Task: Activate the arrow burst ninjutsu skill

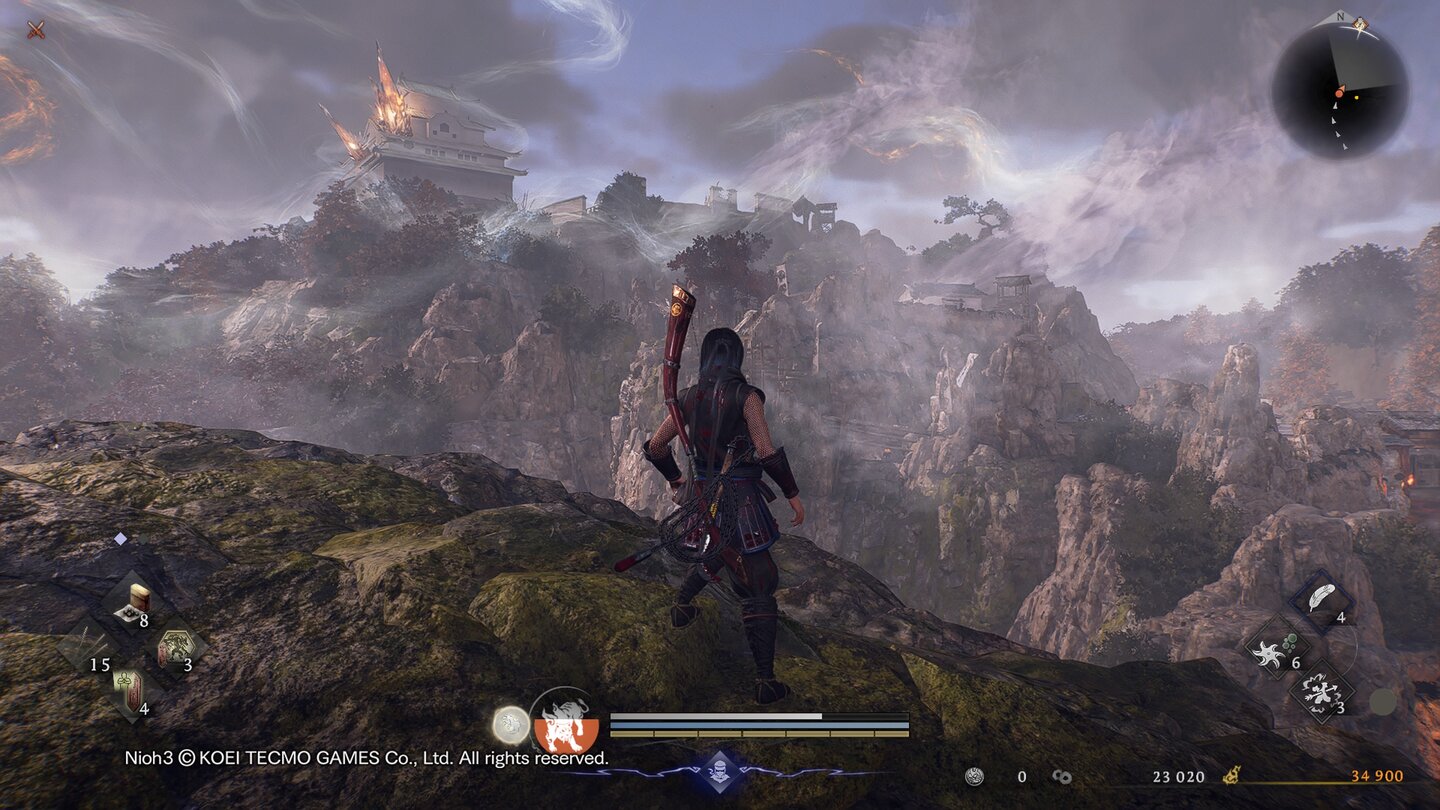Action: pyautogui.click(x=1321, y=692)
